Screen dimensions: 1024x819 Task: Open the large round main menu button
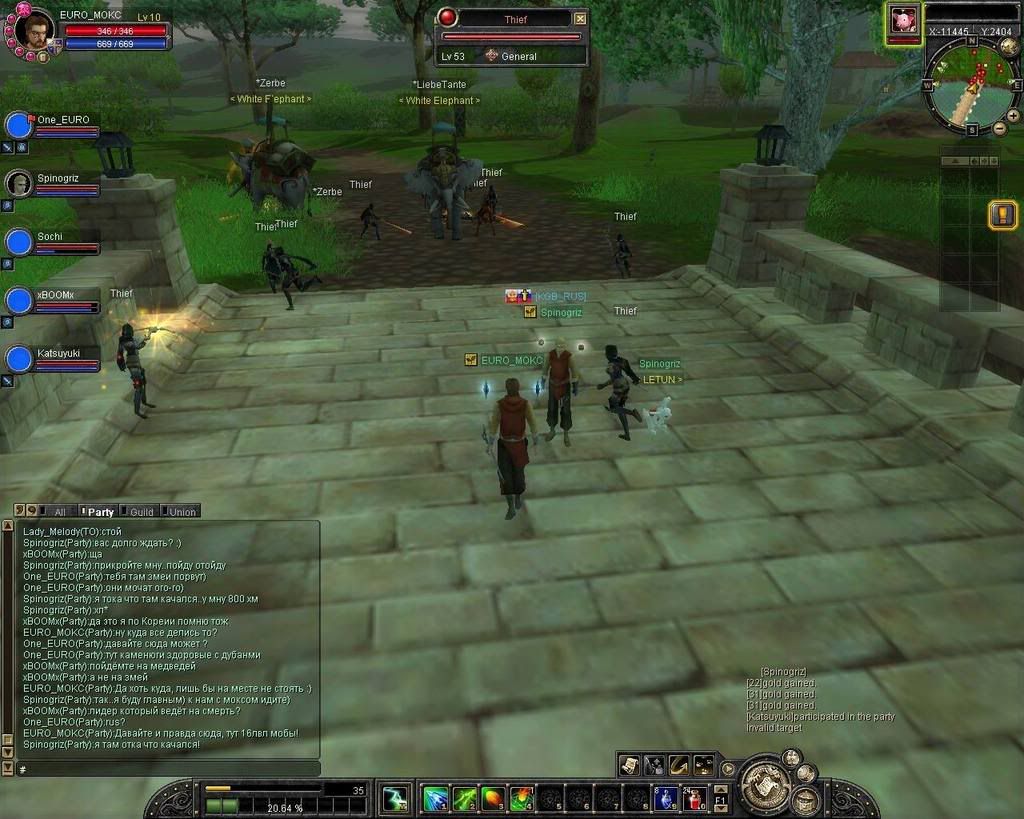[x=765, y=785]
